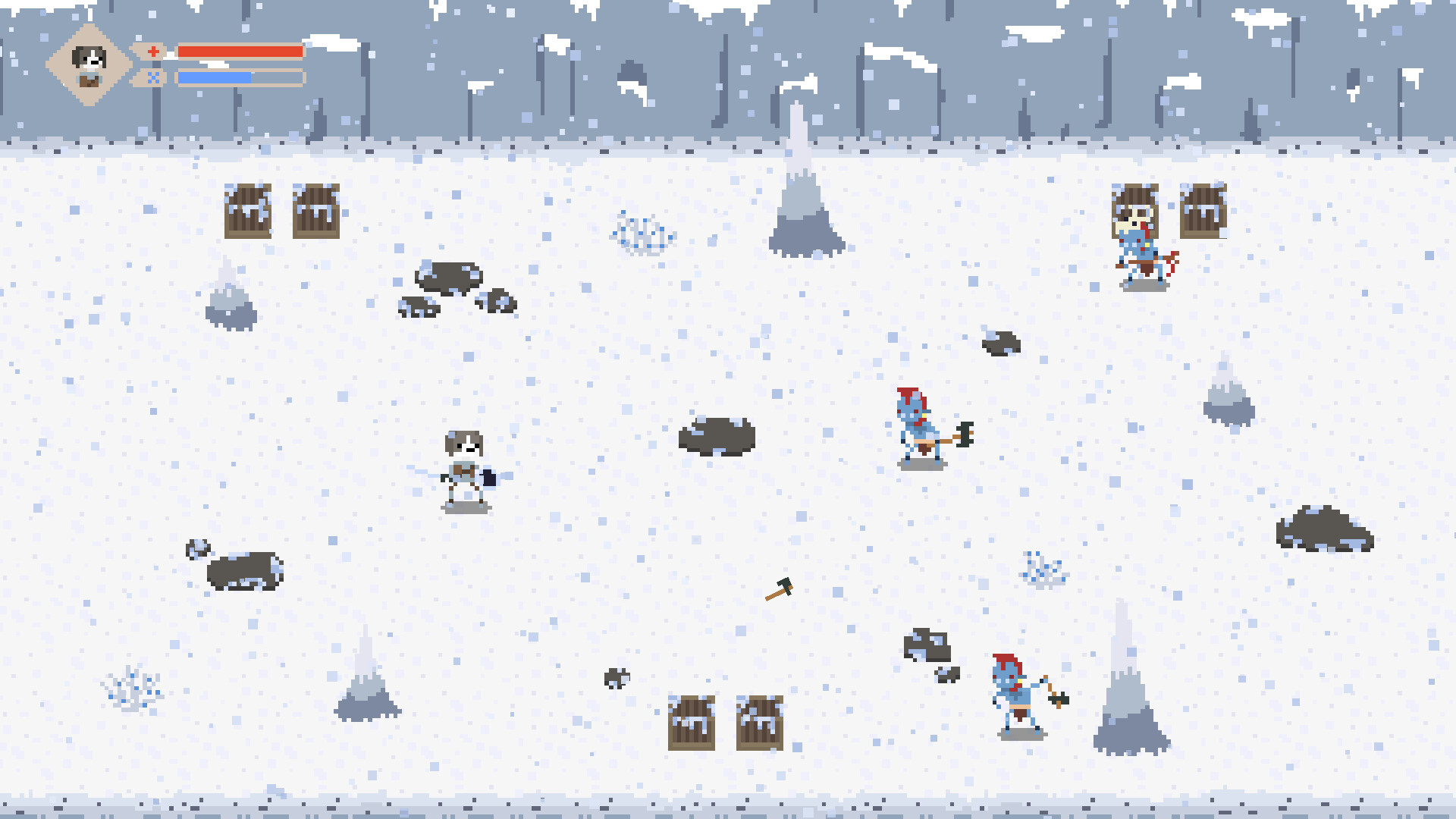
Task: Select the red health cross icon
Action: (154, 51)
